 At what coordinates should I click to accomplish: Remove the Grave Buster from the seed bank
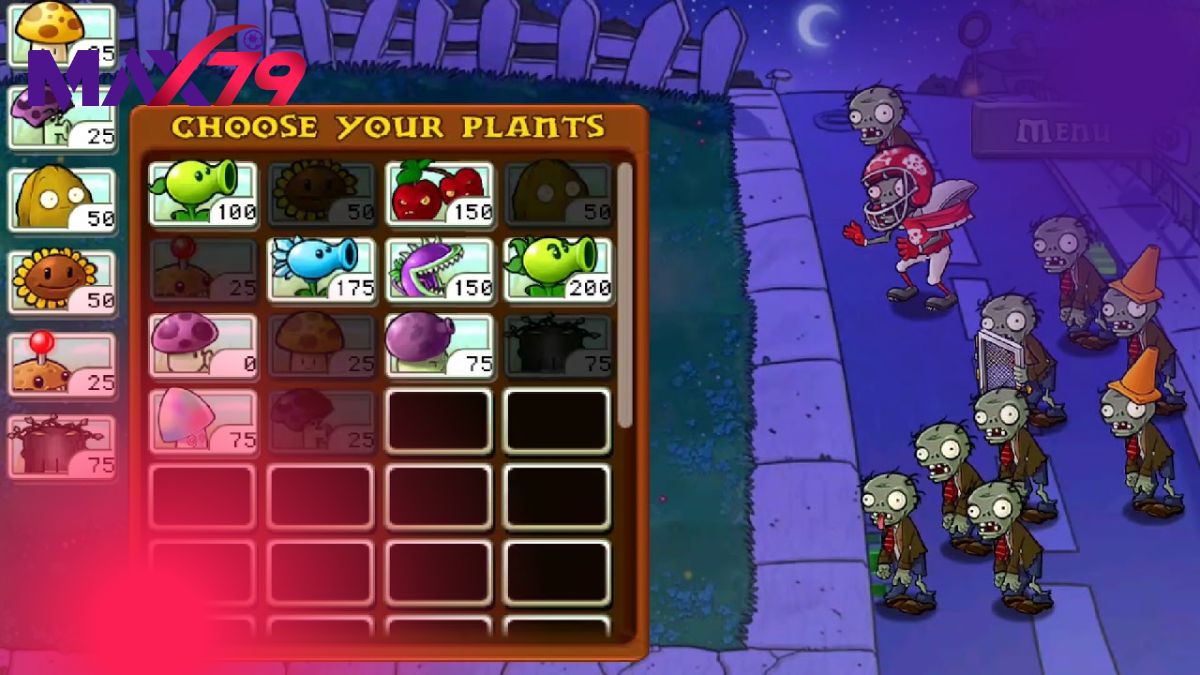coord(62,446)
